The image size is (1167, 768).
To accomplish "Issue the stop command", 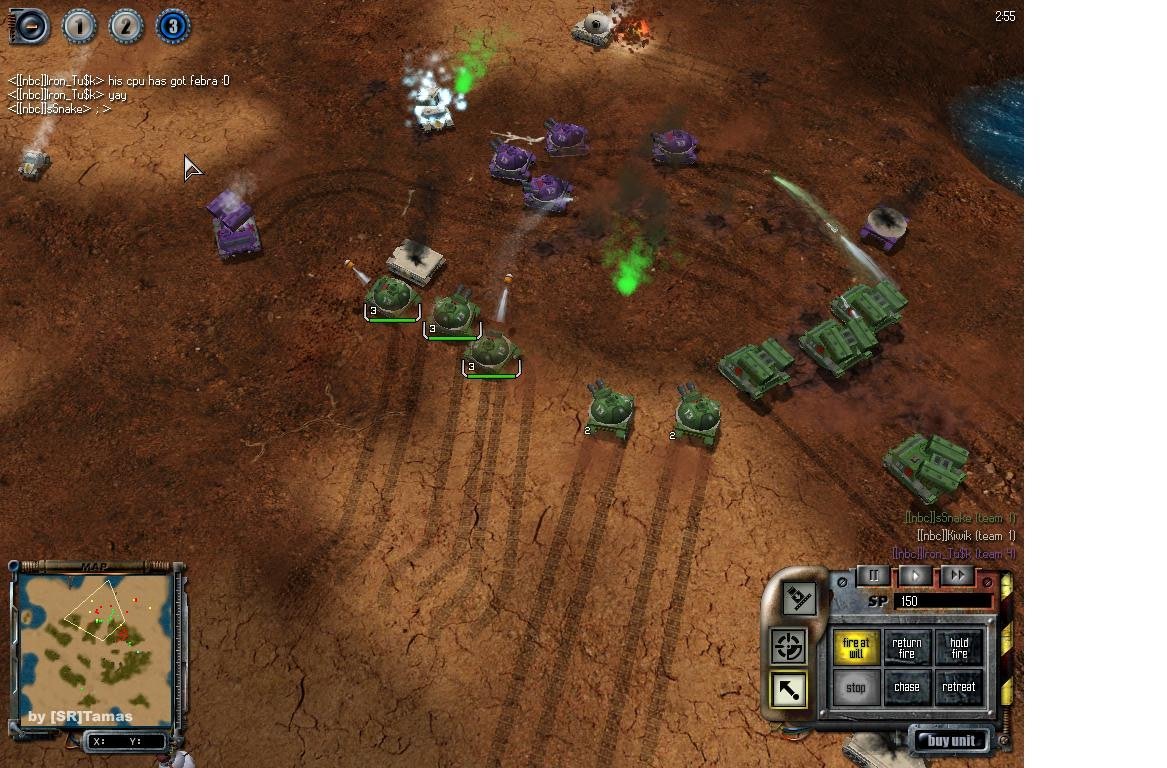I will 856,688.
